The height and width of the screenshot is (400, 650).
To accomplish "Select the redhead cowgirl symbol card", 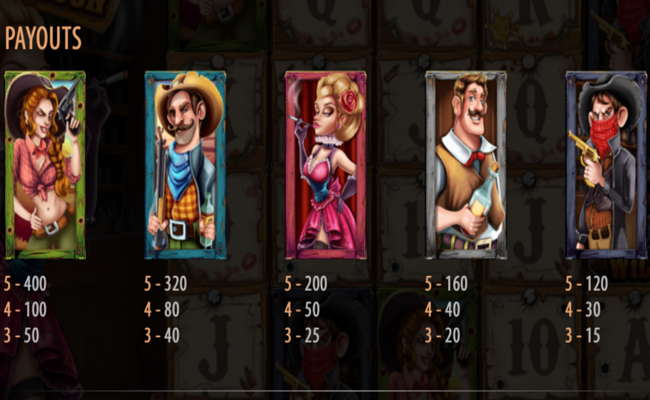I will point(45,165).
